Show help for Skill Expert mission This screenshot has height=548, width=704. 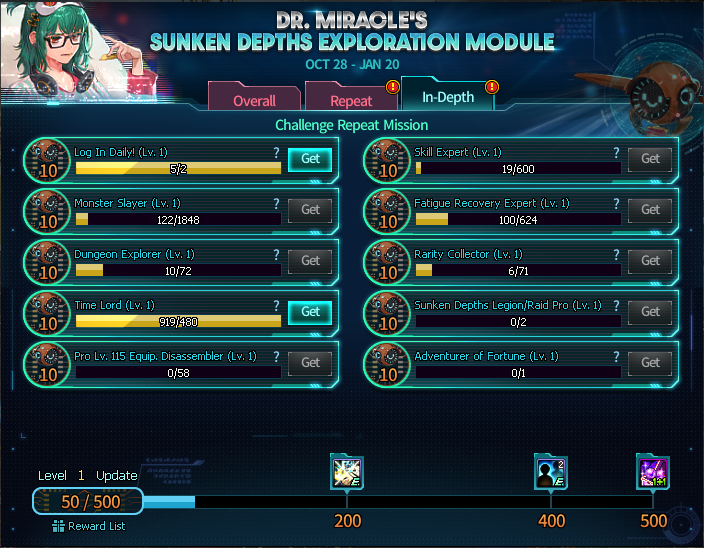coord(616,153)
